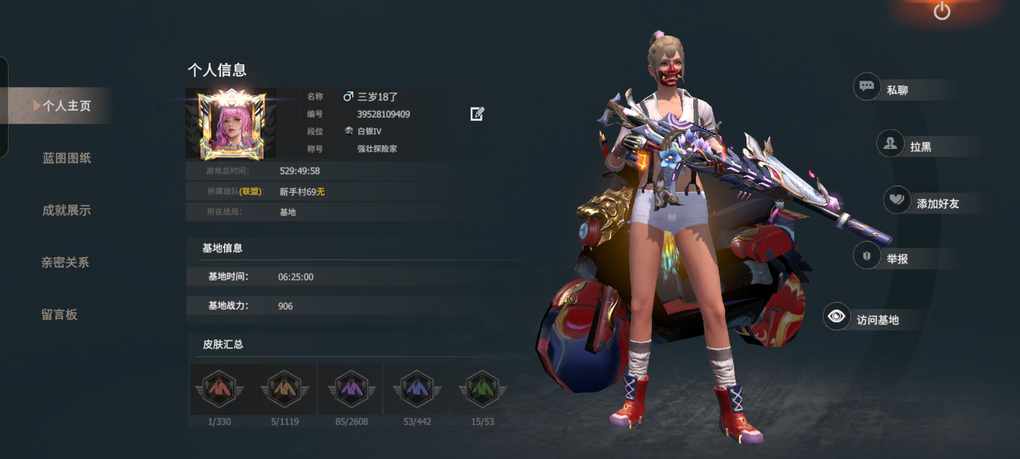Screen dimensions: 1020x459
Task: Open the blue skin badge showing 53/442
Action: (416, 389)
